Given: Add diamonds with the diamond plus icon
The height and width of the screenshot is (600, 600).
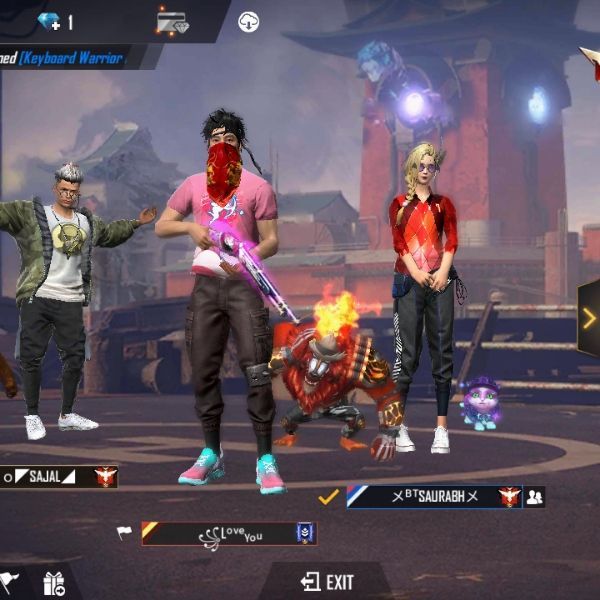Looking at the screenshot, I should pos(50,20).
